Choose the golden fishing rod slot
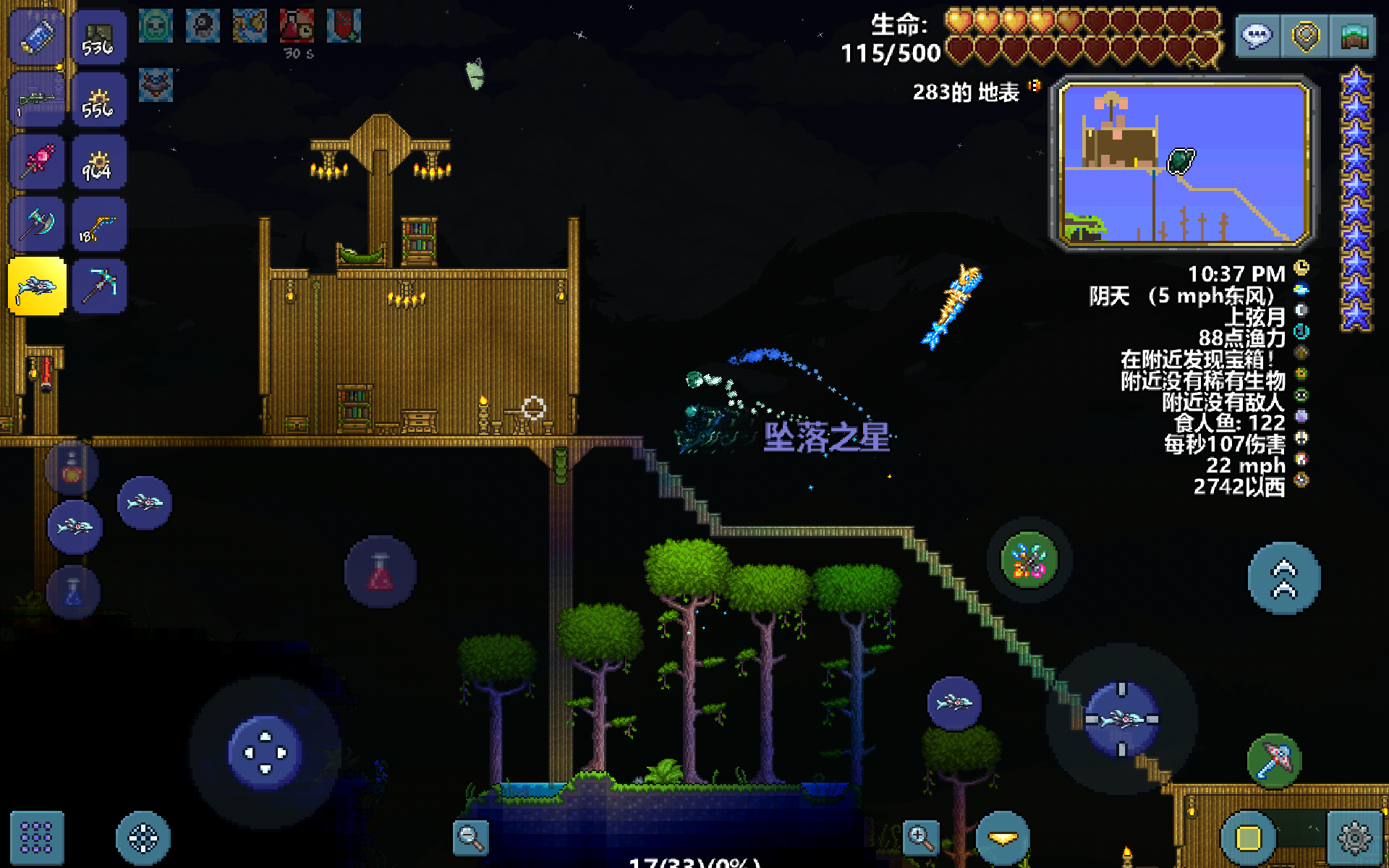The image size is (1389, 868). point(99,225)
